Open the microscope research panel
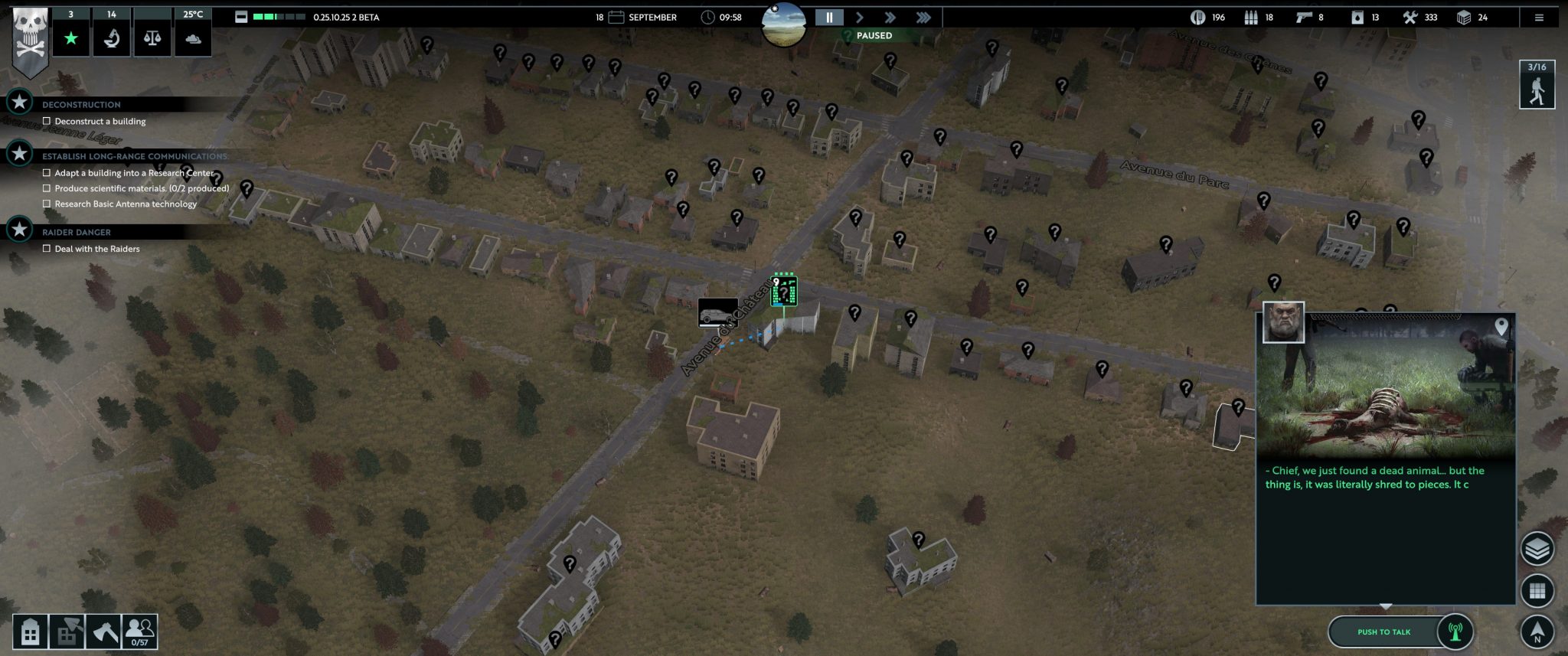Image resolution: width=1568 pixels, height=656 pixels. (112, 38)
